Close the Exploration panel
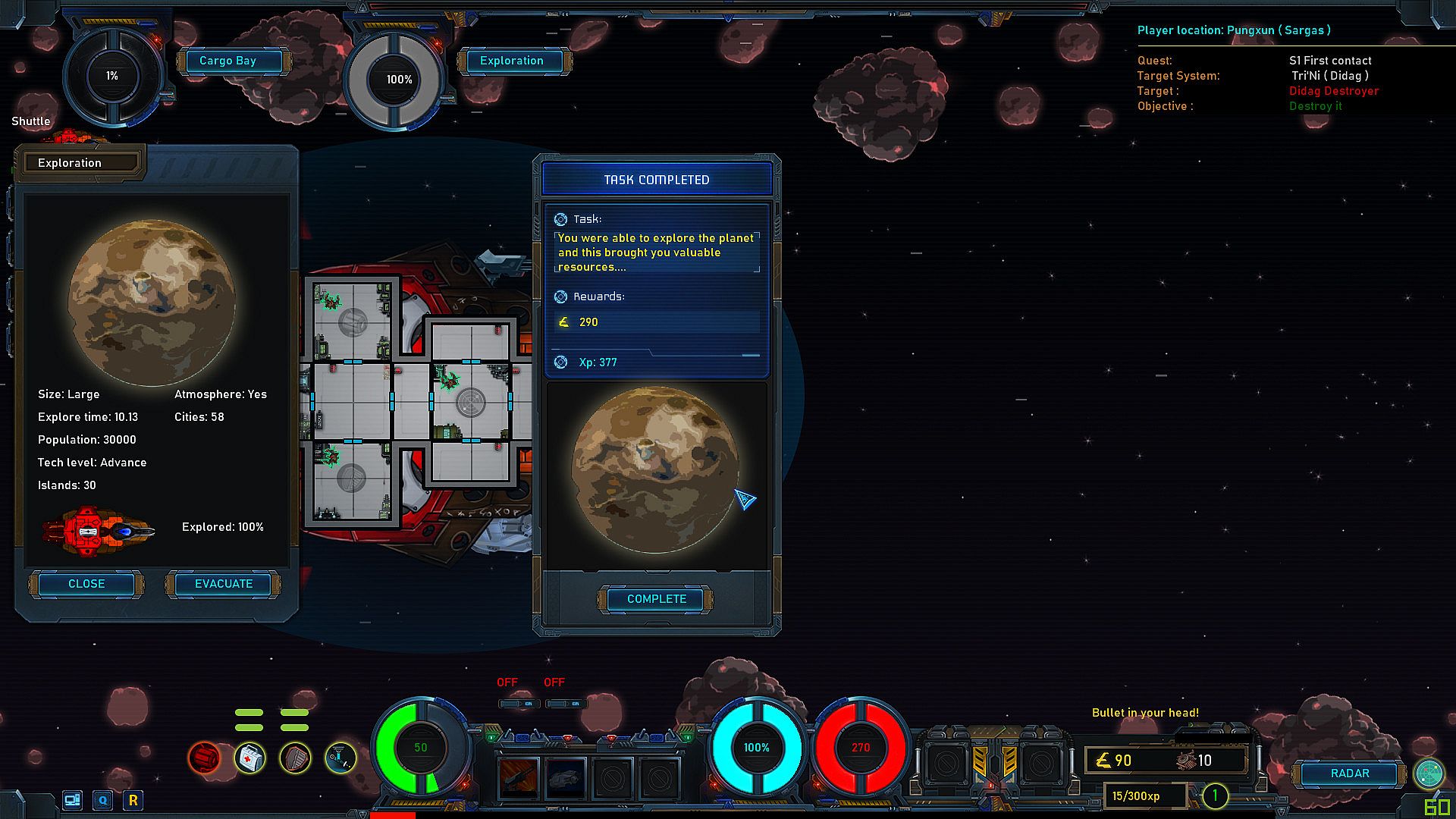This screenshot has height=819, width=1456. click(86, 584)
